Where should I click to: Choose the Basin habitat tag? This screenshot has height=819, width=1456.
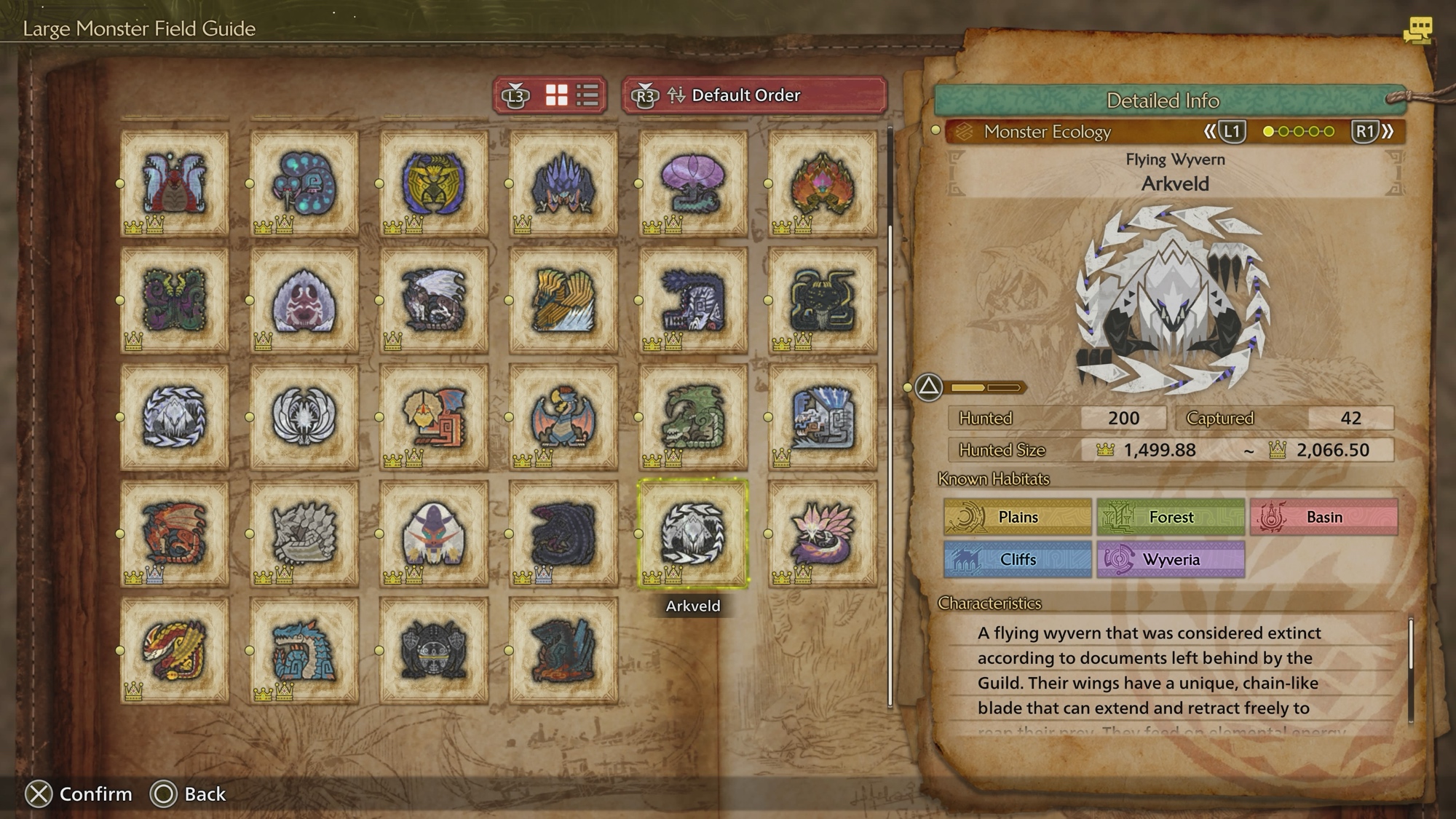[x=1324, y=517]
